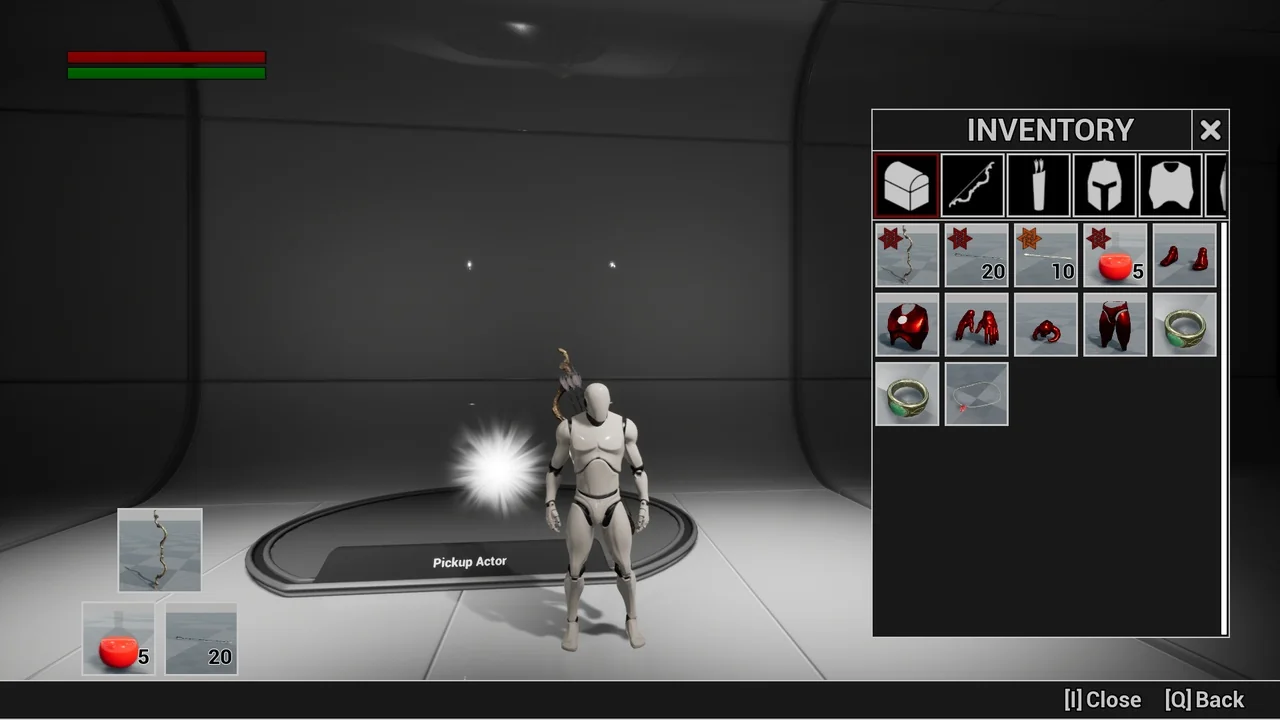The height and width of the screenshot is (720, 1280).
Task: Pick the red potion in the inventory grid
Action: point(1115,255)
